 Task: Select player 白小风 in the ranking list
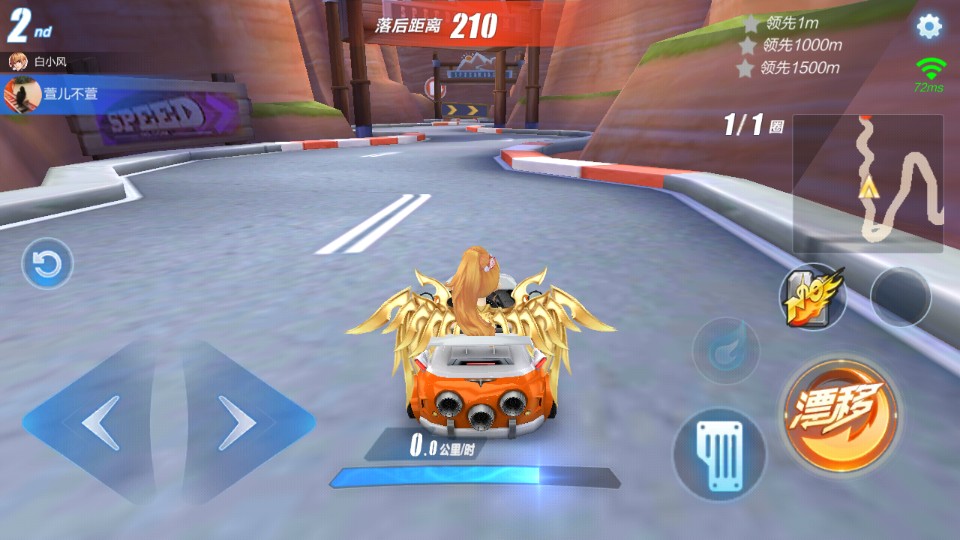[x=50, y=62]
